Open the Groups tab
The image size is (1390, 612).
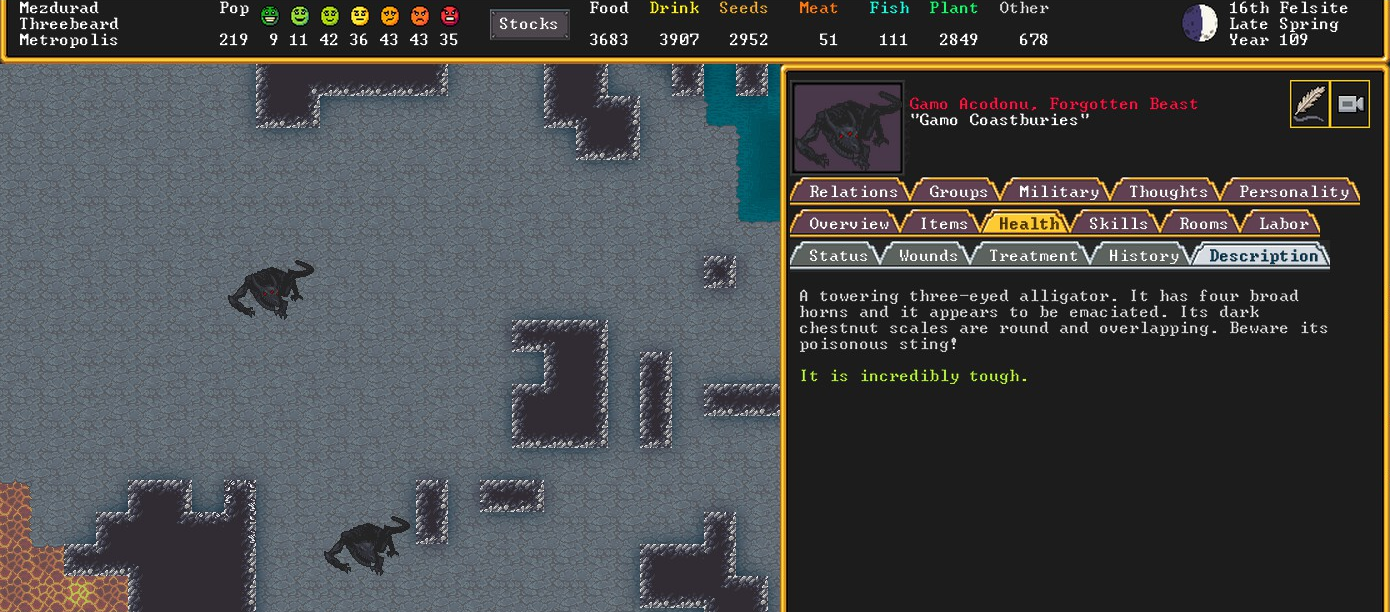[957, 191]
